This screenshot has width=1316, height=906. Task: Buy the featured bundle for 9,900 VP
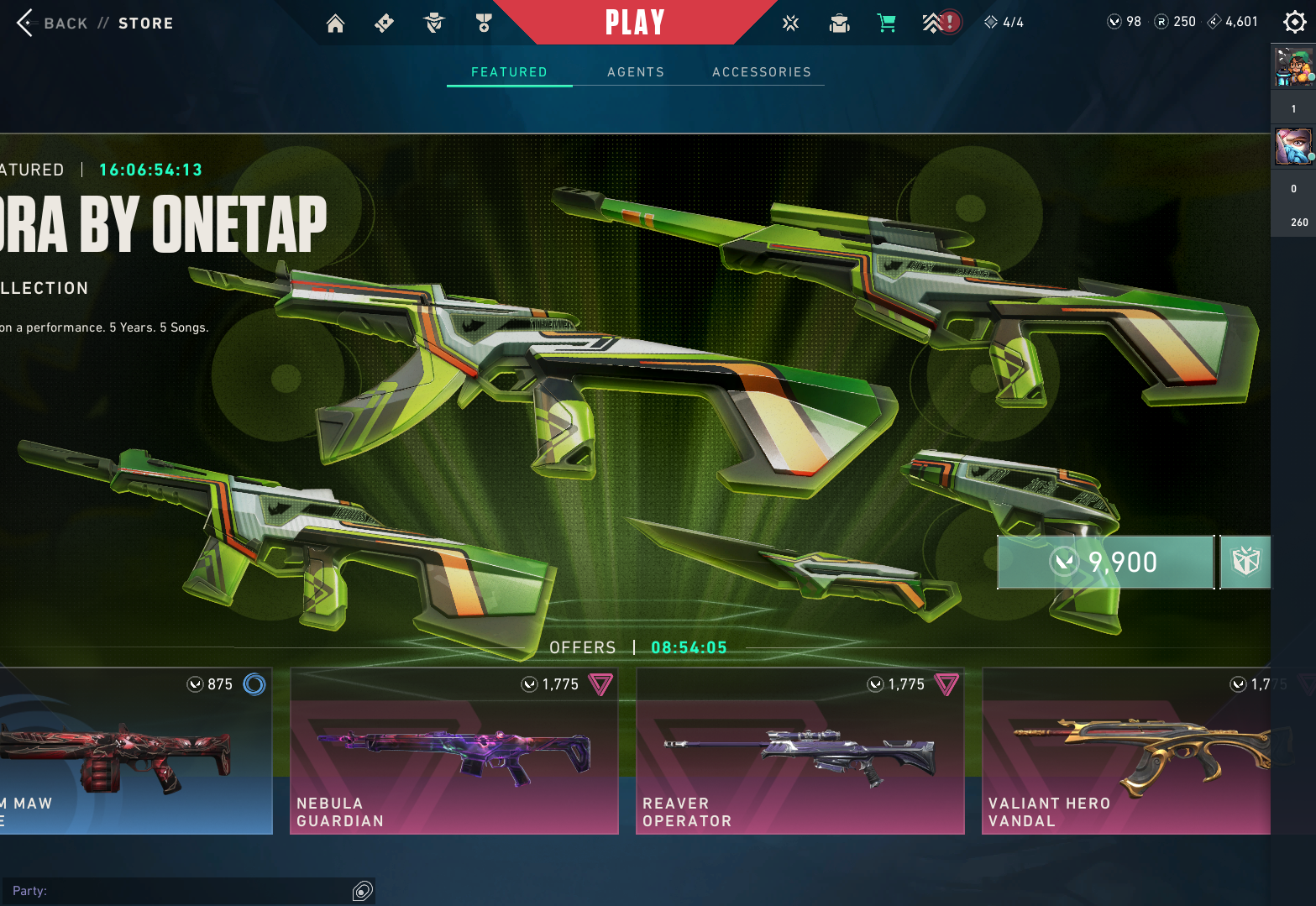click(1105, 562)
